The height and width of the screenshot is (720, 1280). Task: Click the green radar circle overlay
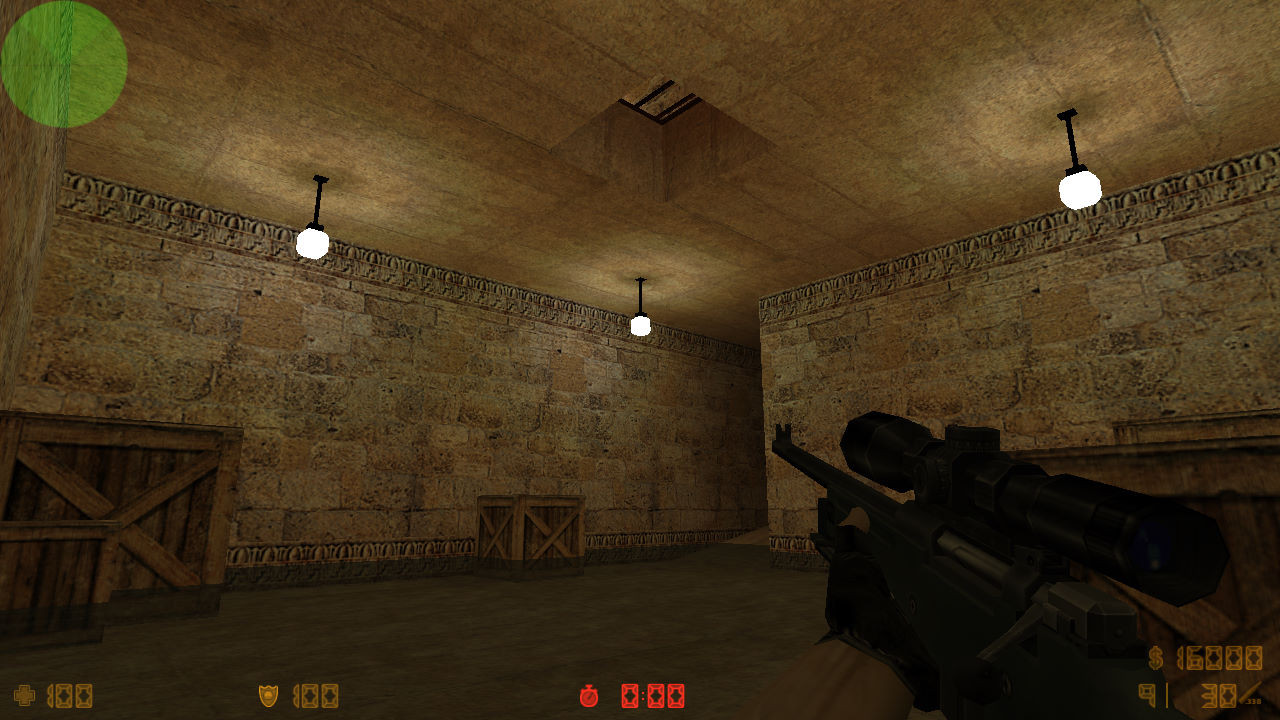point(63,63)
